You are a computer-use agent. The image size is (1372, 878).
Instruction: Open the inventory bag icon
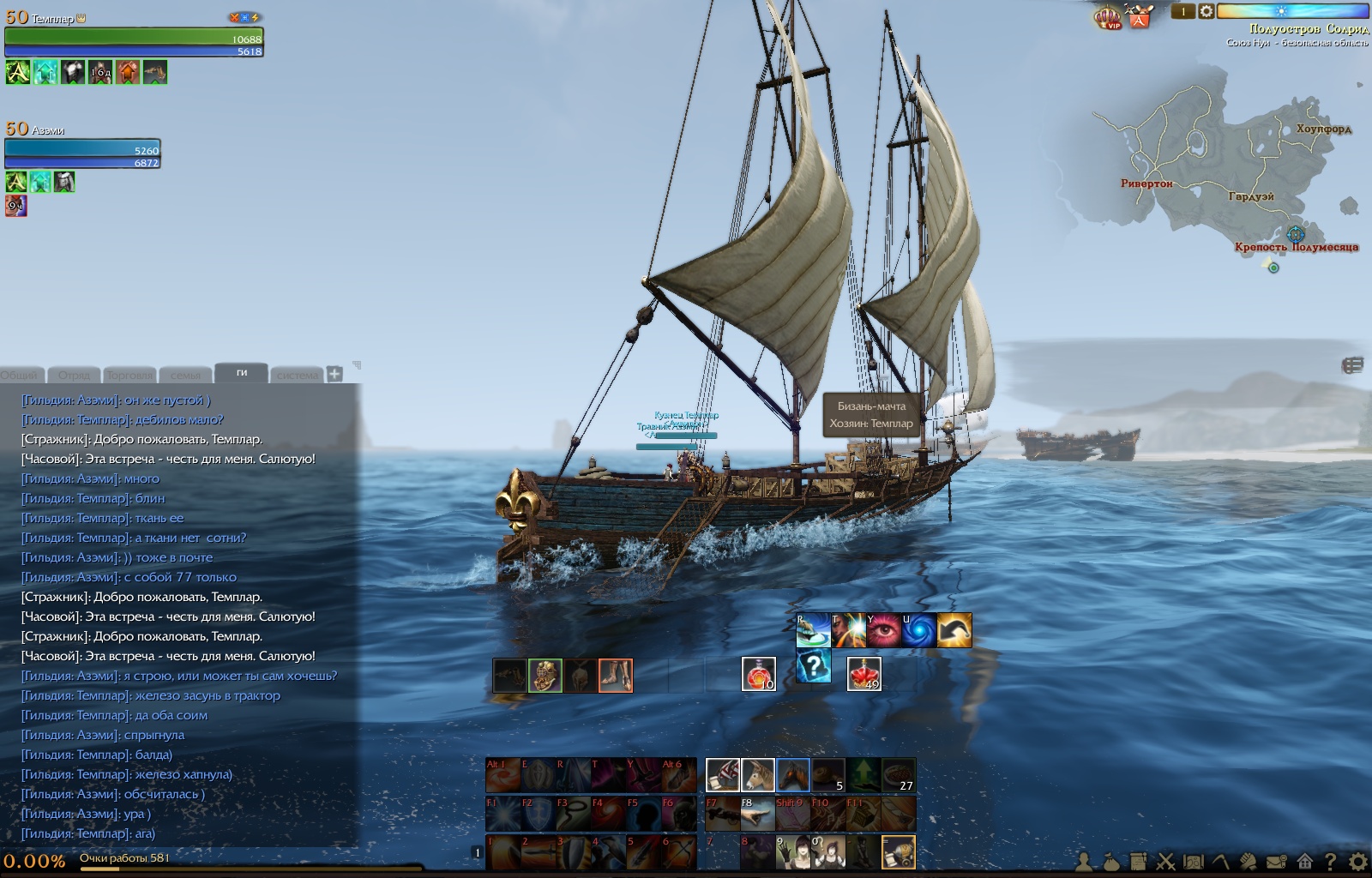pyautogui.click(x=1111, y=861)
